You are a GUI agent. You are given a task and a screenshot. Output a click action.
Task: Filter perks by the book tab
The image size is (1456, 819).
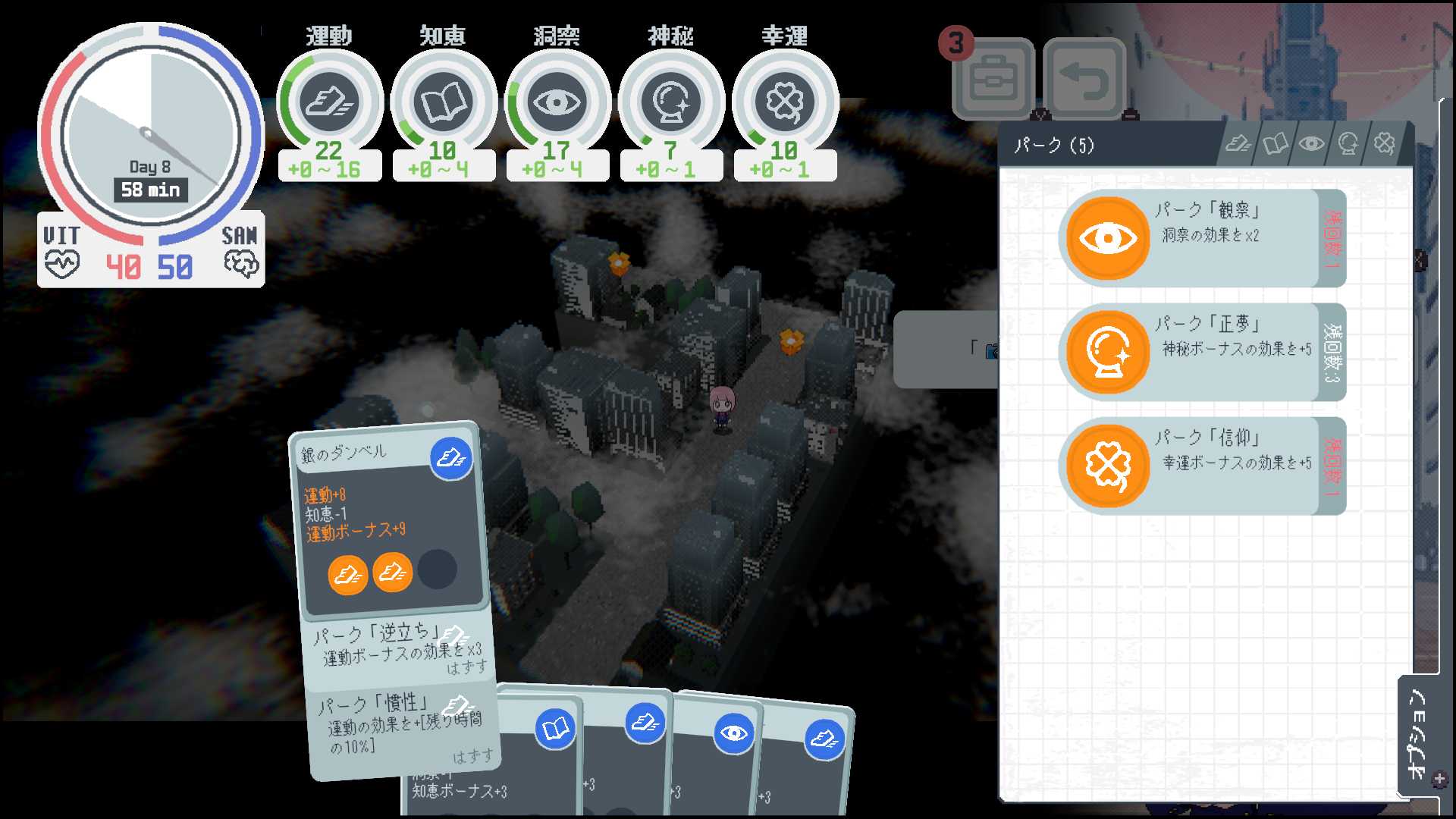pos(1275,144)
